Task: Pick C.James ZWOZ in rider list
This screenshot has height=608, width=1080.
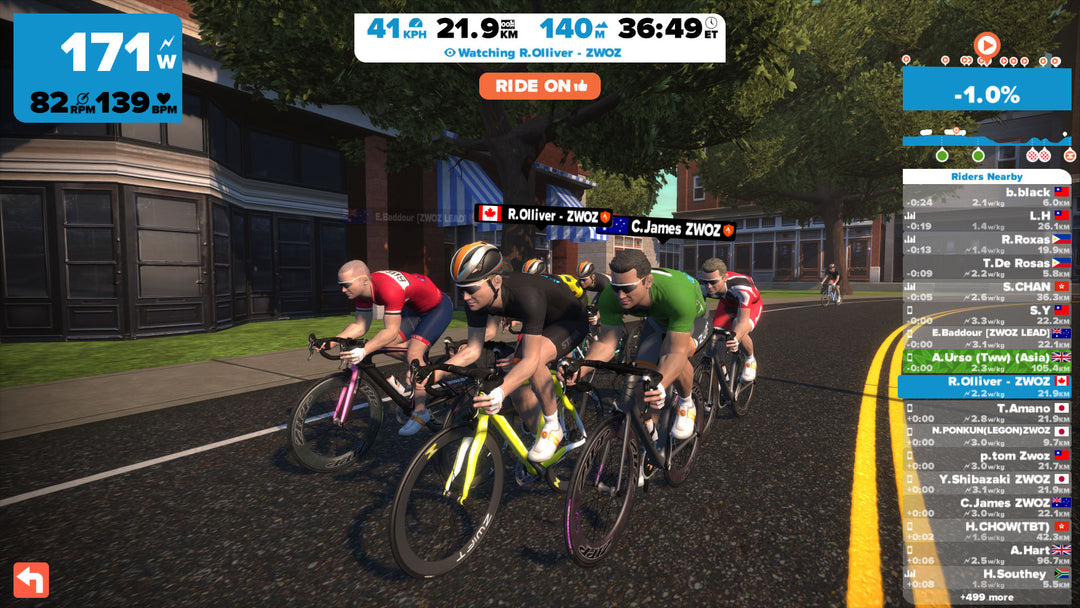Action: [x=987, y=507]
